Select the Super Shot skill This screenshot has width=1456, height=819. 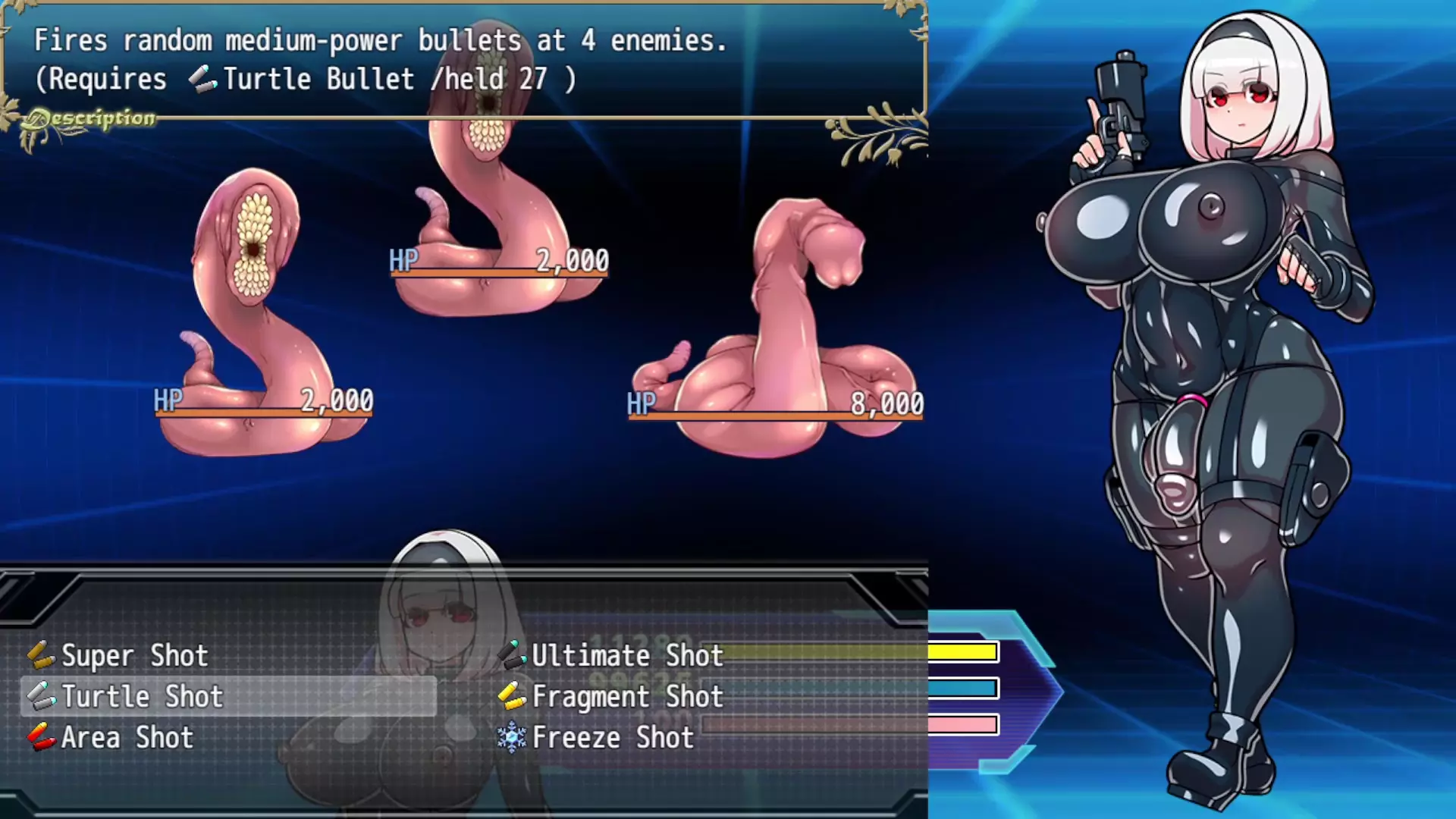pyautogui.click(x=134, y=656)
